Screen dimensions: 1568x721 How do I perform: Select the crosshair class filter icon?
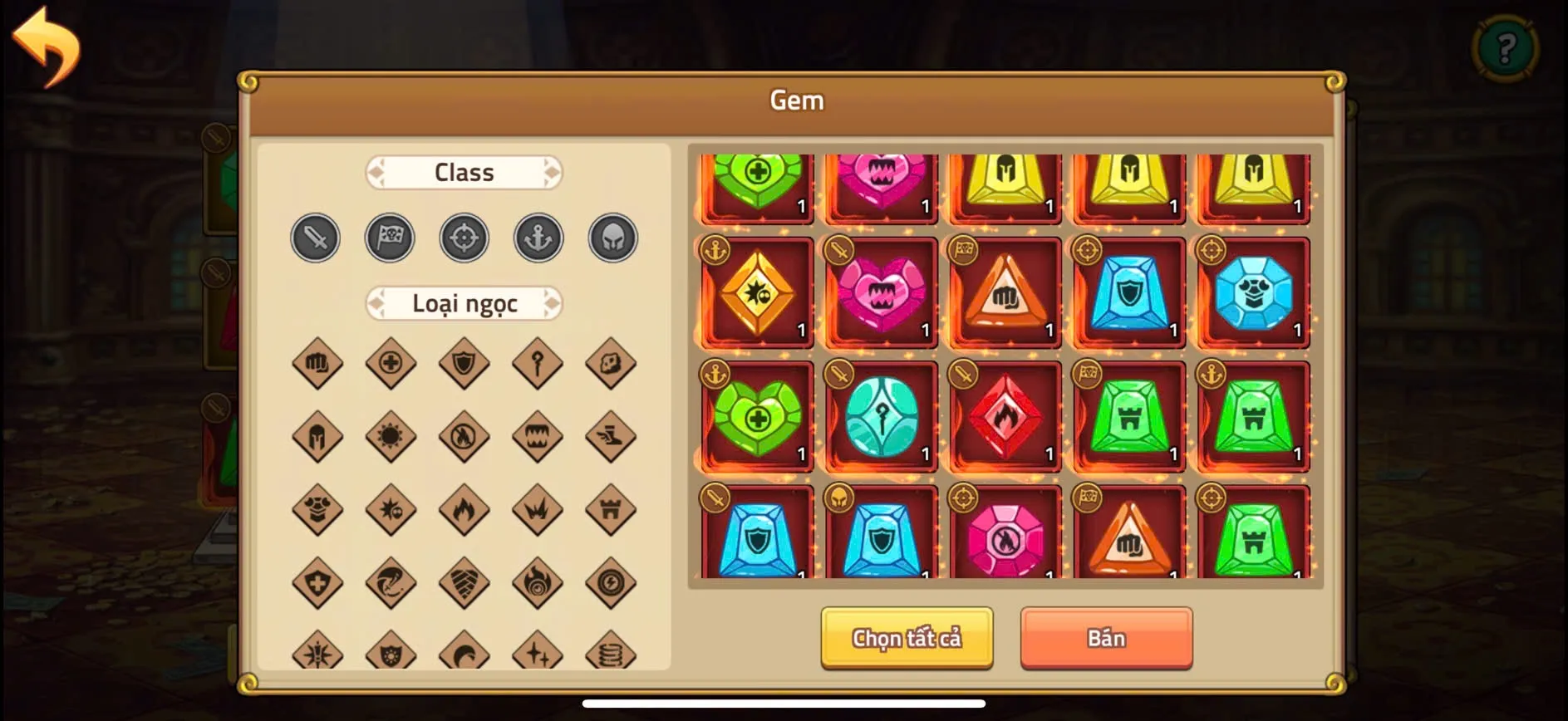(464, 238)
